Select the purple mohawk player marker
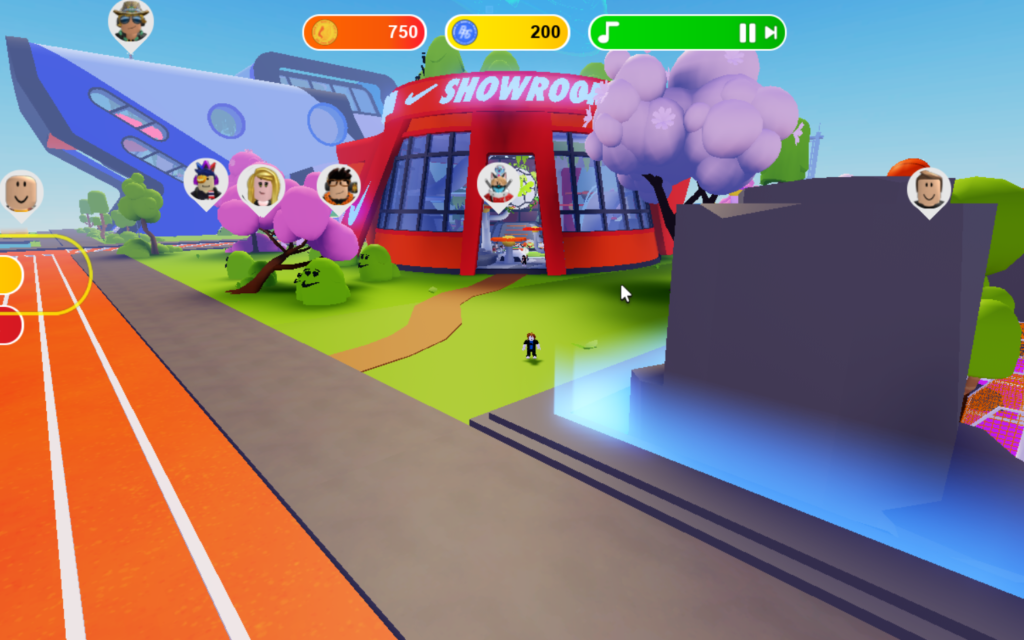Image resolution: width=1024 pixels, height=640 pixels. (x=206, y=181)
